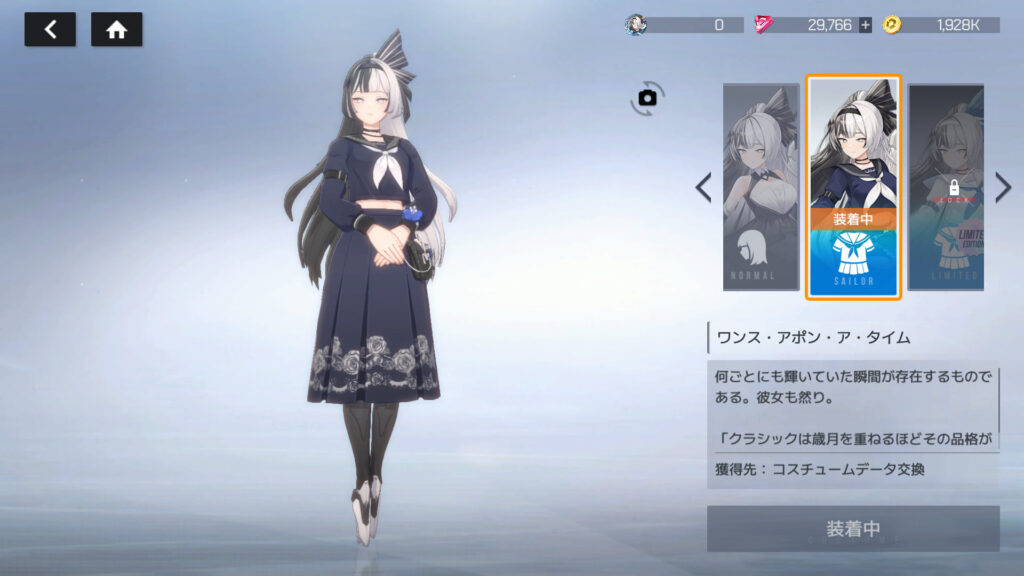Image resolution: width=1024 pixels, height=576 pixels.
Task: Select the NORMAL costume card
Action: [x=761, y=187]
